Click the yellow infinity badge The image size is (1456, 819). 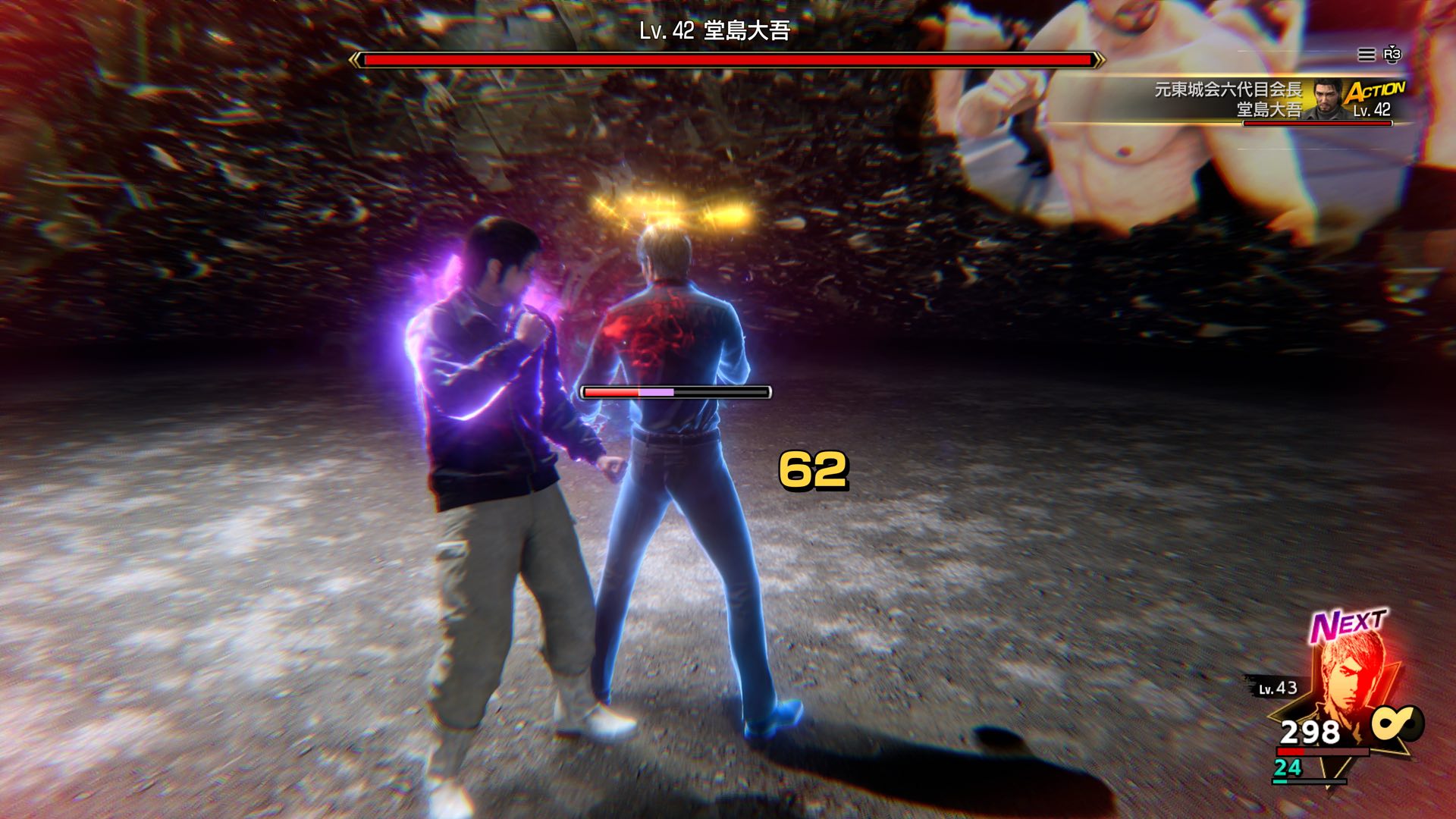click(x=1397, y=723)
